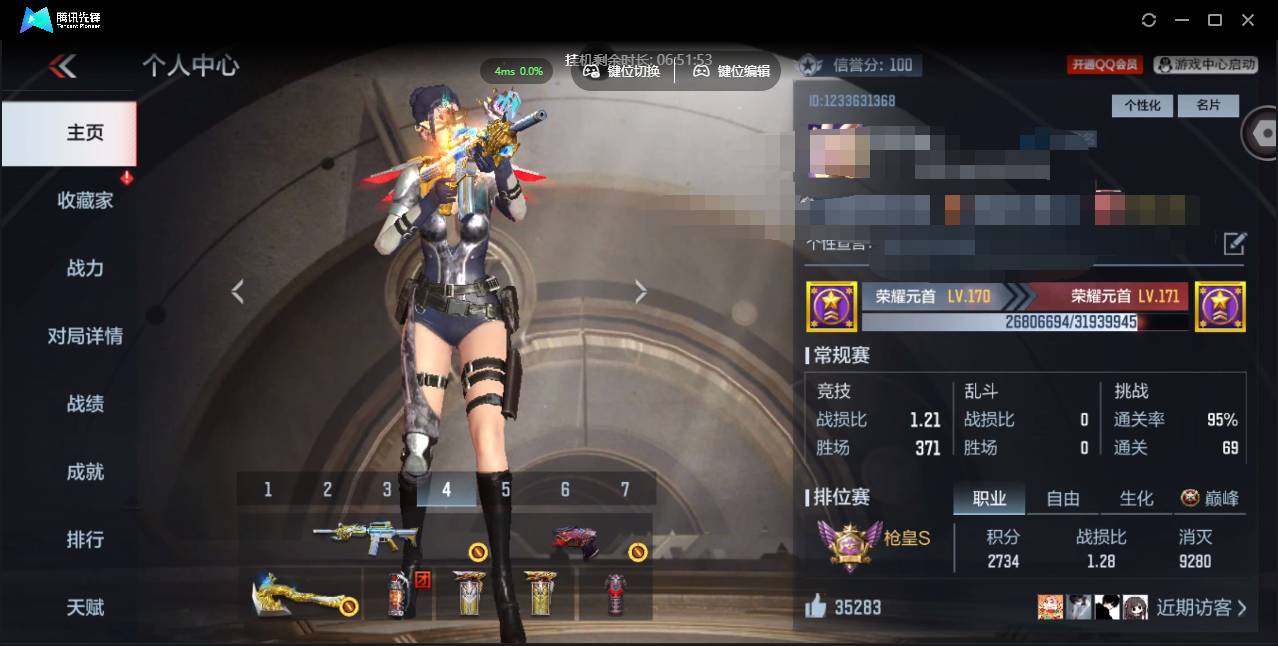View the 排行 rankings page
Image resolution: width=1278 pixels, height=646 pixels.
(x=85, y=540)
